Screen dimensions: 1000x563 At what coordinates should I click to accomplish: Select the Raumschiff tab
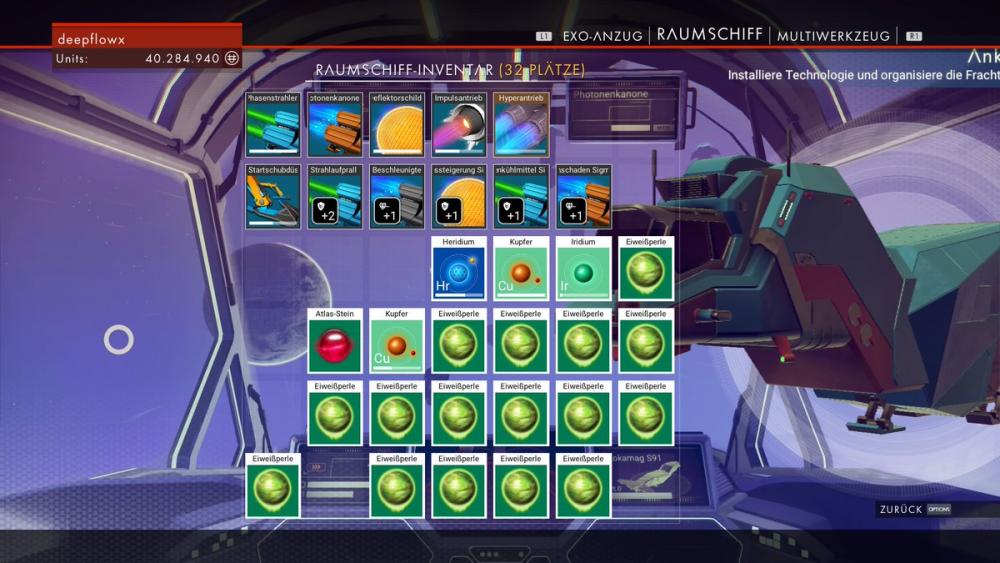point(710,35)
